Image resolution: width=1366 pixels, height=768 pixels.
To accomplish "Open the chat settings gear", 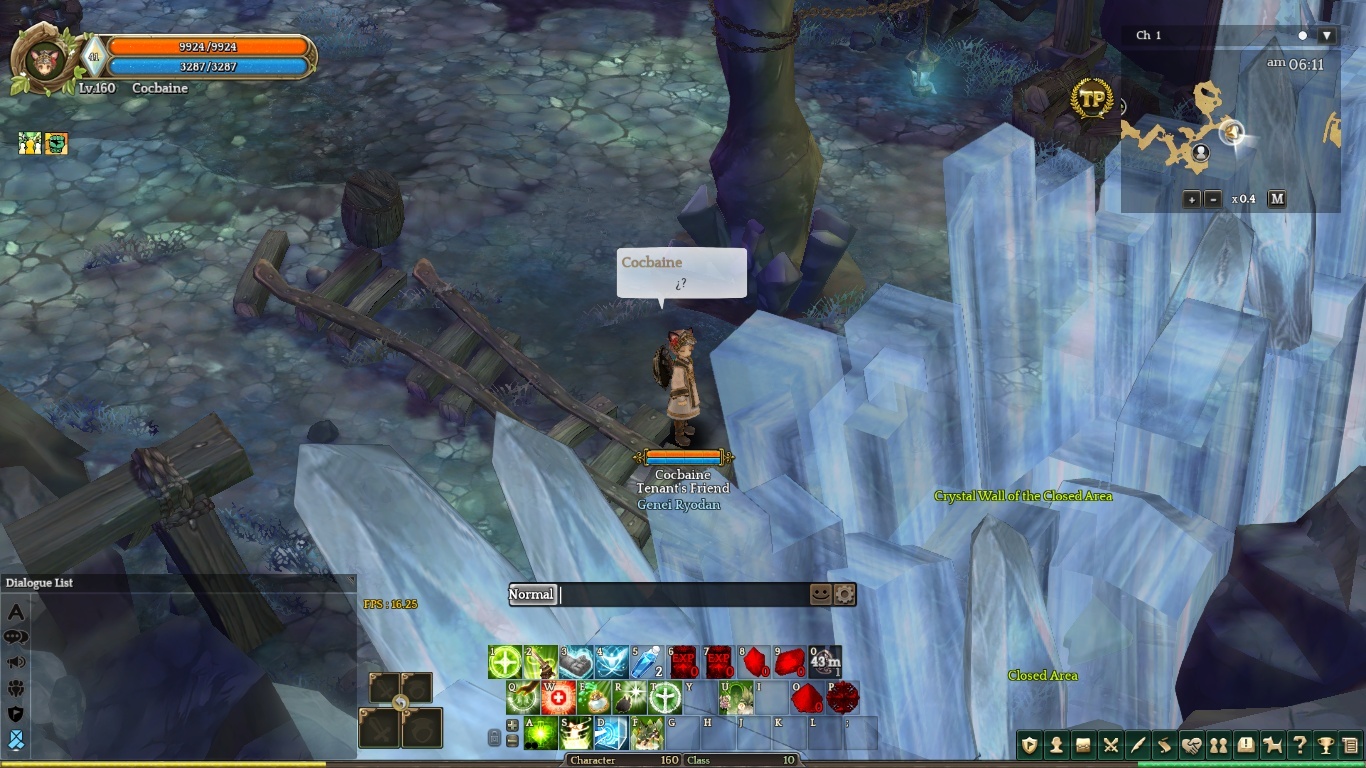I will 845,594.
